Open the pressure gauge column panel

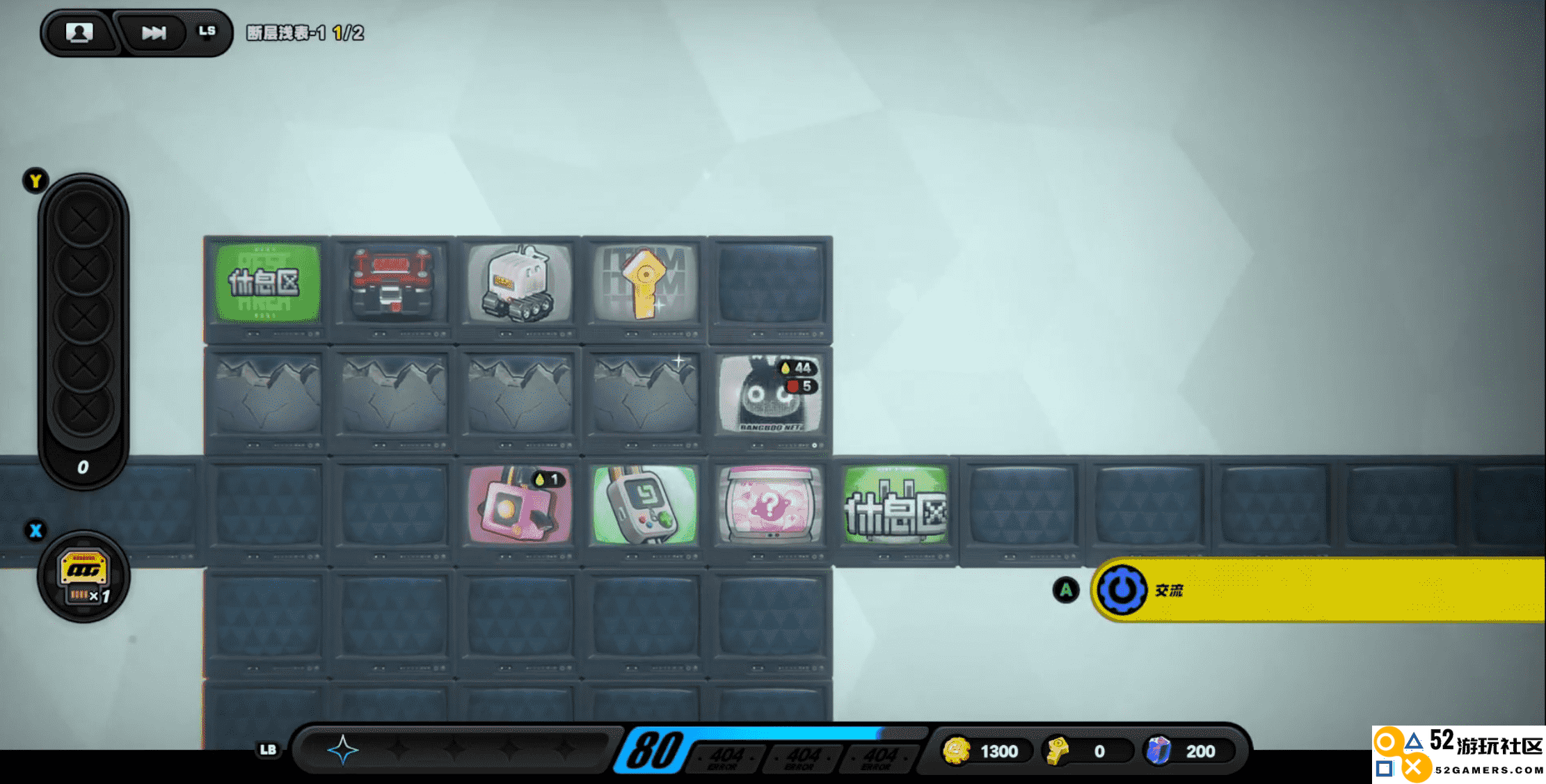(83, 327)
